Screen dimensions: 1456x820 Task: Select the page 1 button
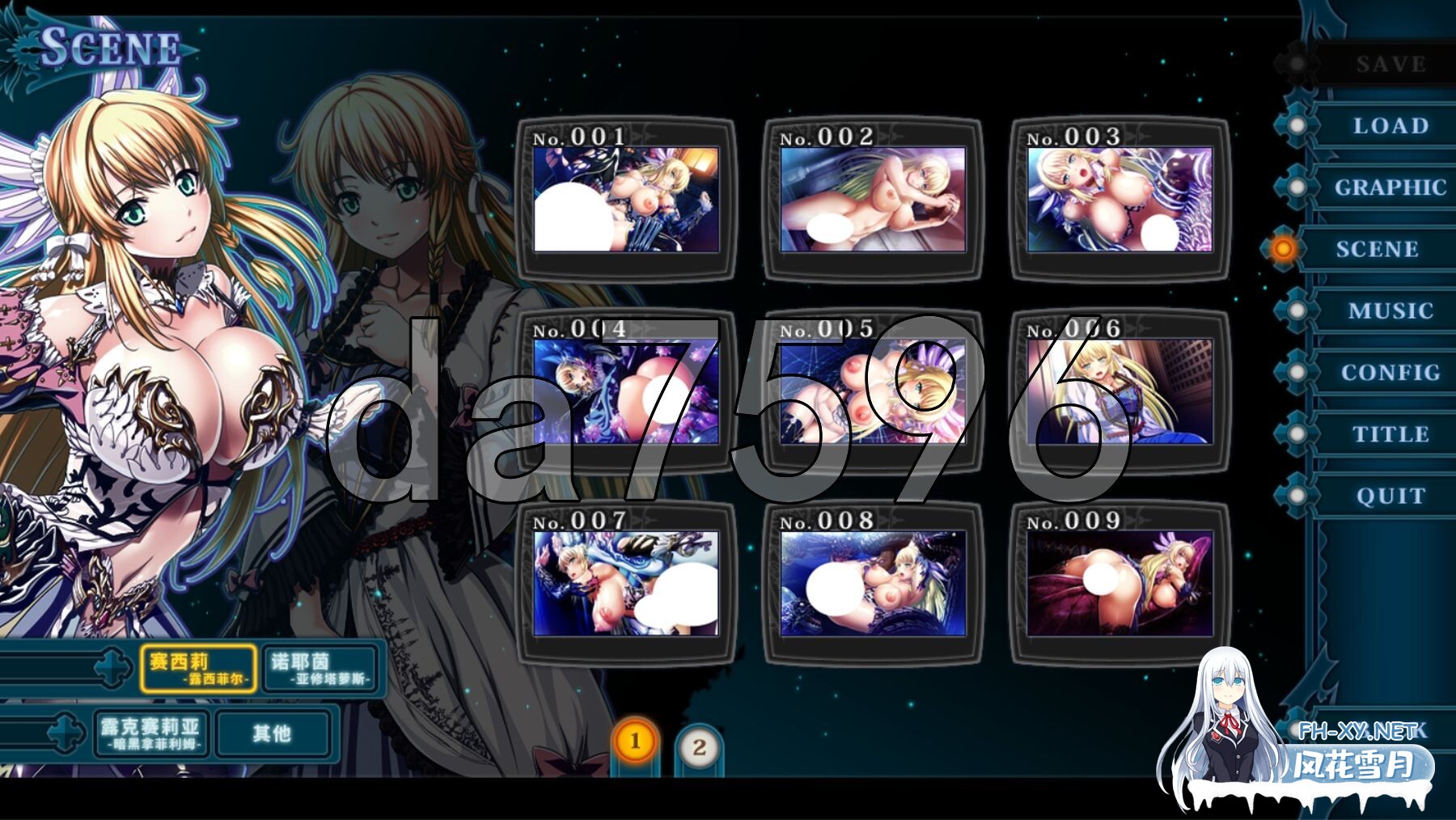click(x=634, y=741)
